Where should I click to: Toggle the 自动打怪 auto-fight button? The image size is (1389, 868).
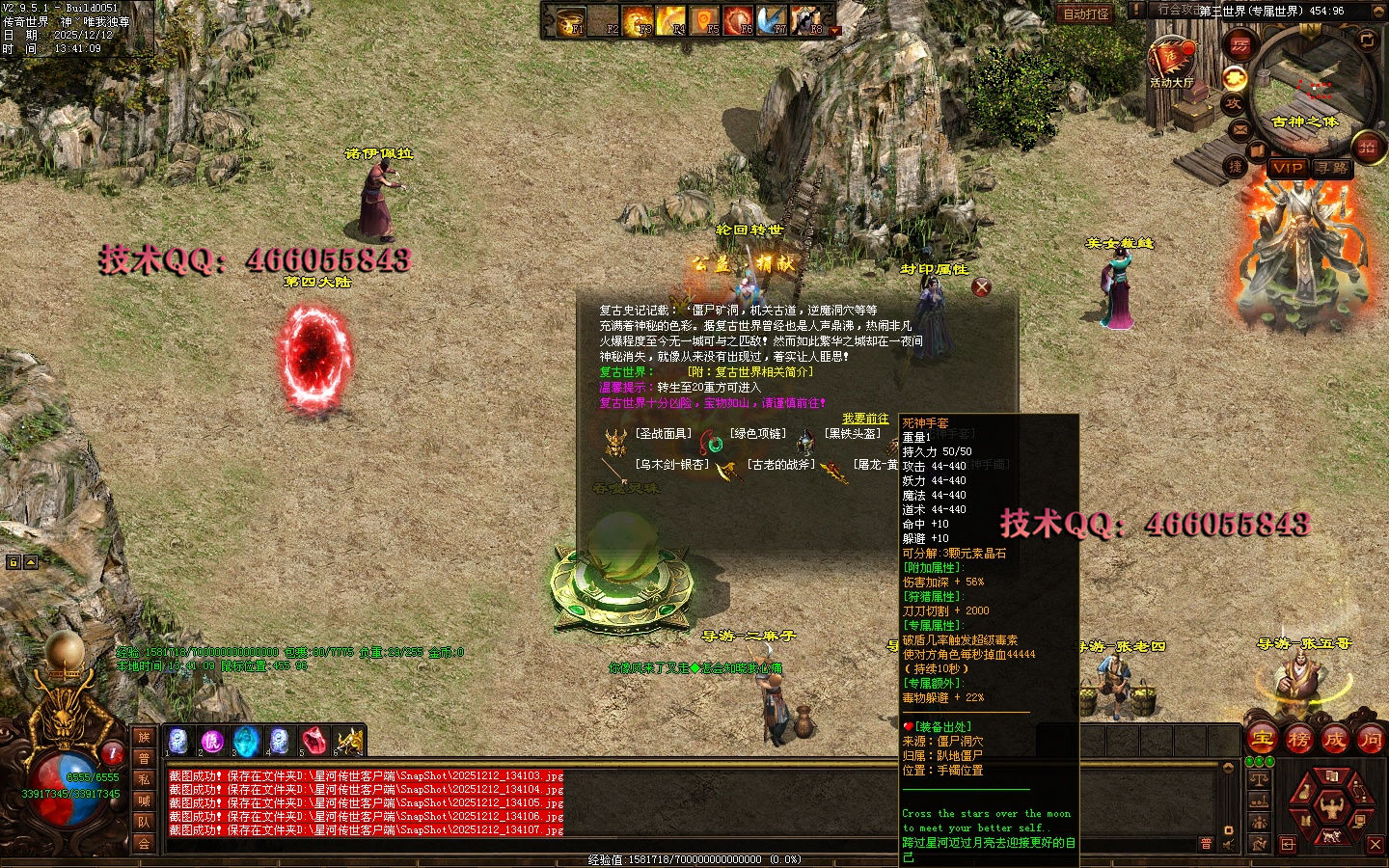(x=1086, y=14)
